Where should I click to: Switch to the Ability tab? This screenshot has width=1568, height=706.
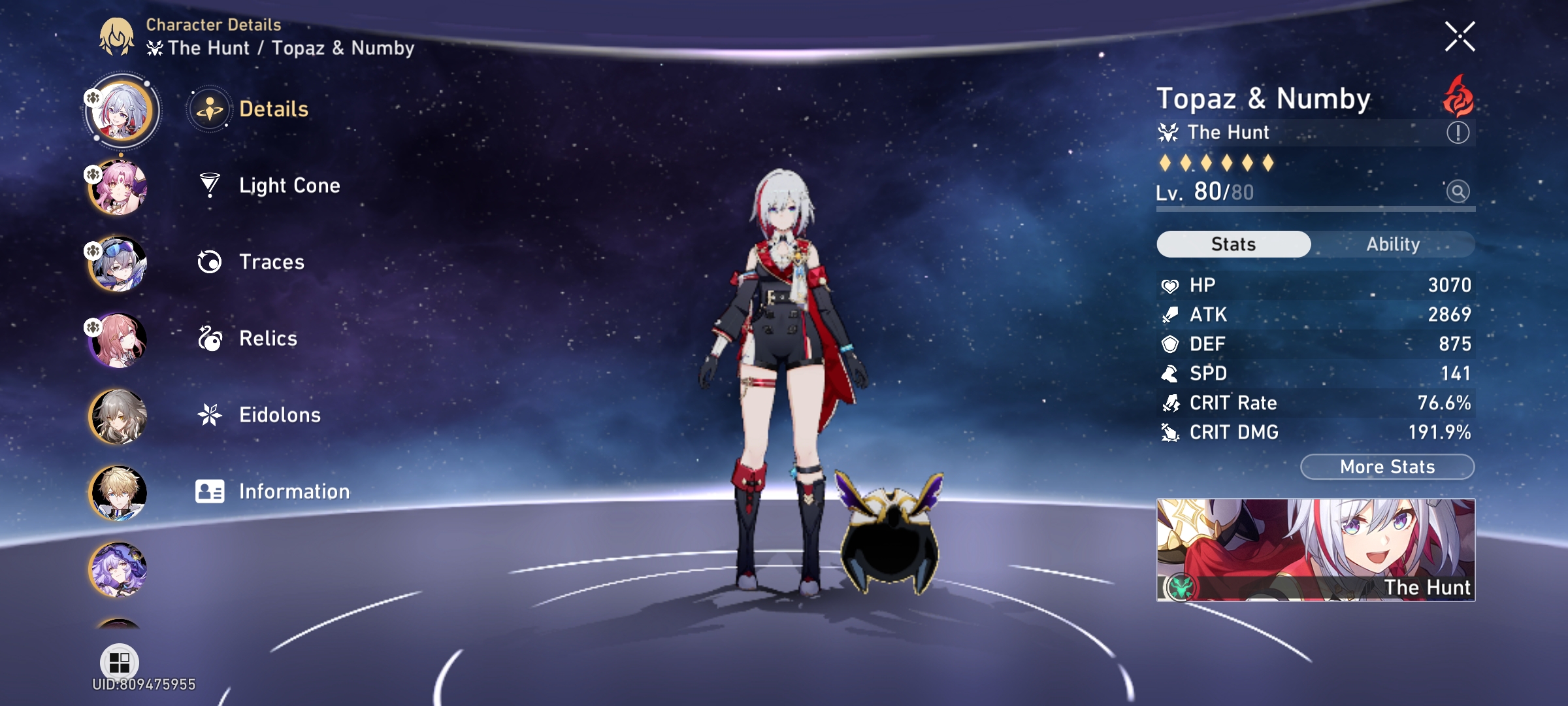click(1394, 244)
